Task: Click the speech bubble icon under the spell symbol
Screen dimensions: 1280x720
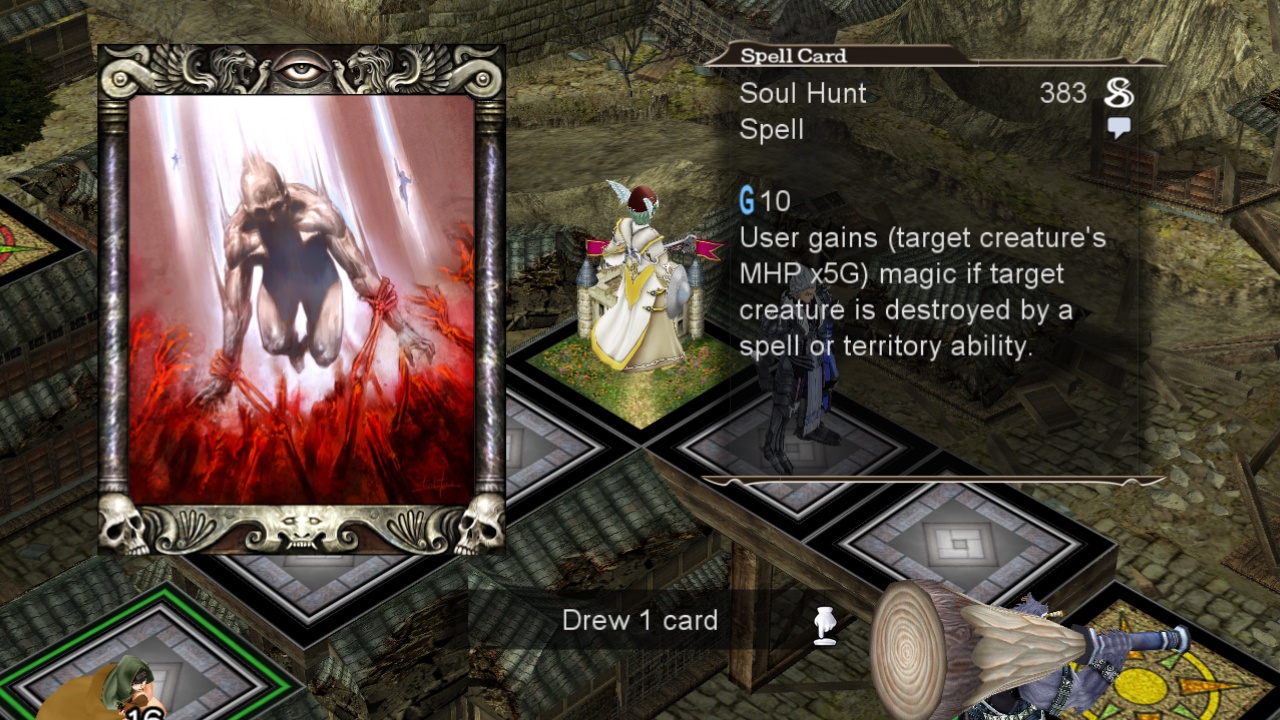Action: click(1119, 128)
